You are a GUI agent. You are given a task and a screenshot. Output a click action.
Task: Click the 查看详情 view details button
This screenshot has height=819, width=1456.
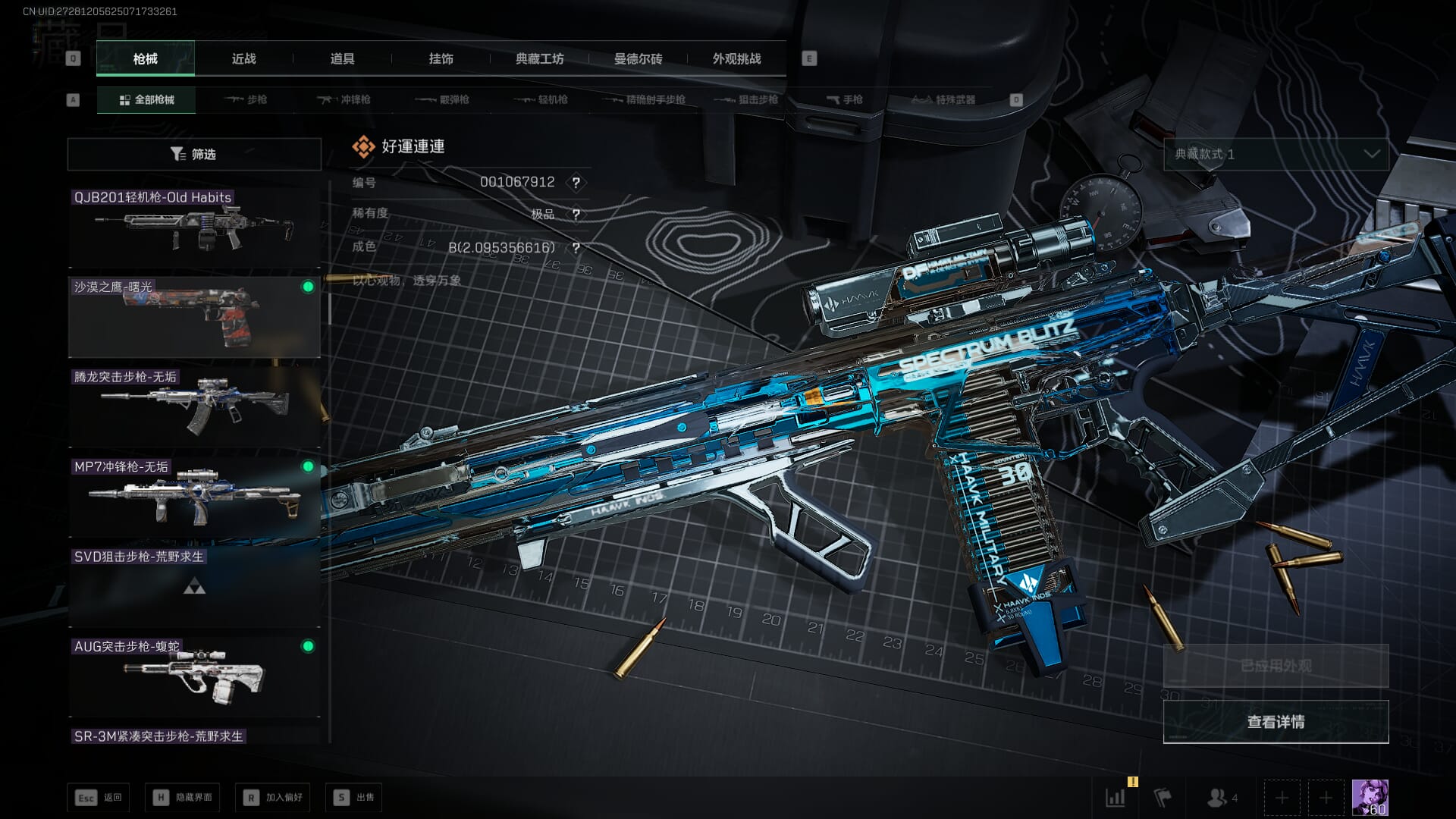coord(1276,722)
